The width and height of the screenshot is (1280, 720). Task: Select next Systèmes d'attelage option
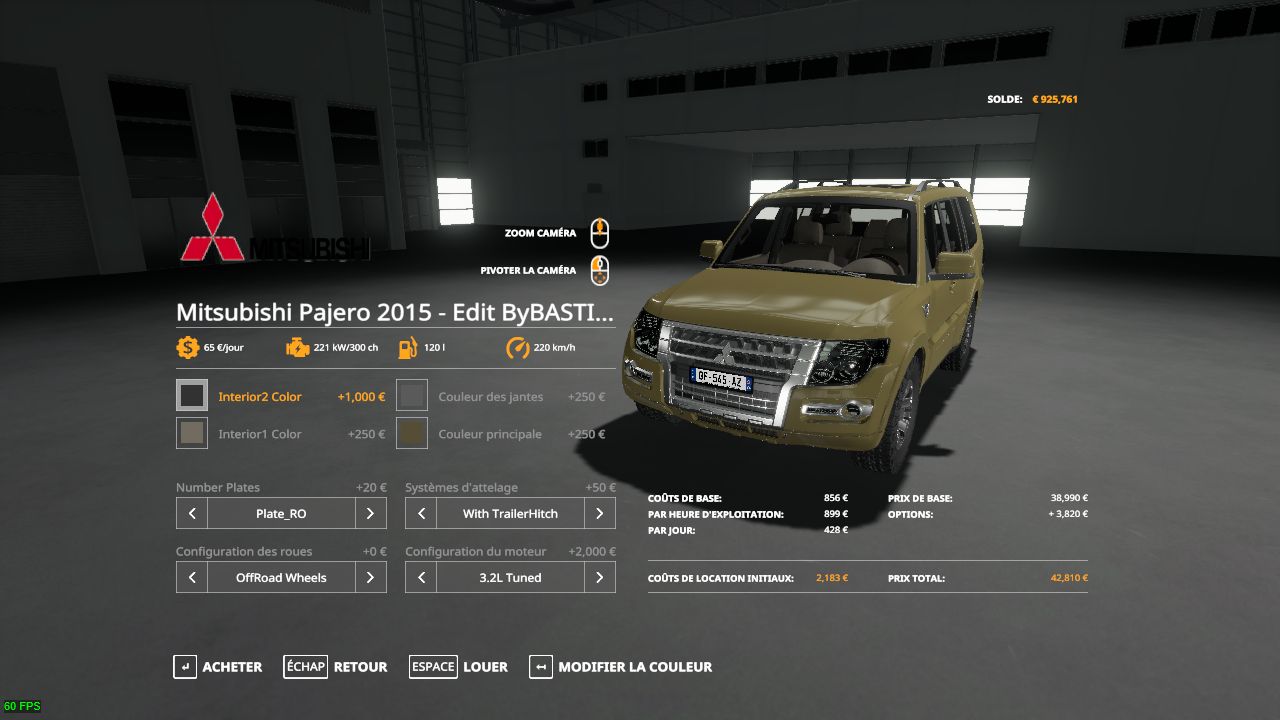click(x=599, y=514)
